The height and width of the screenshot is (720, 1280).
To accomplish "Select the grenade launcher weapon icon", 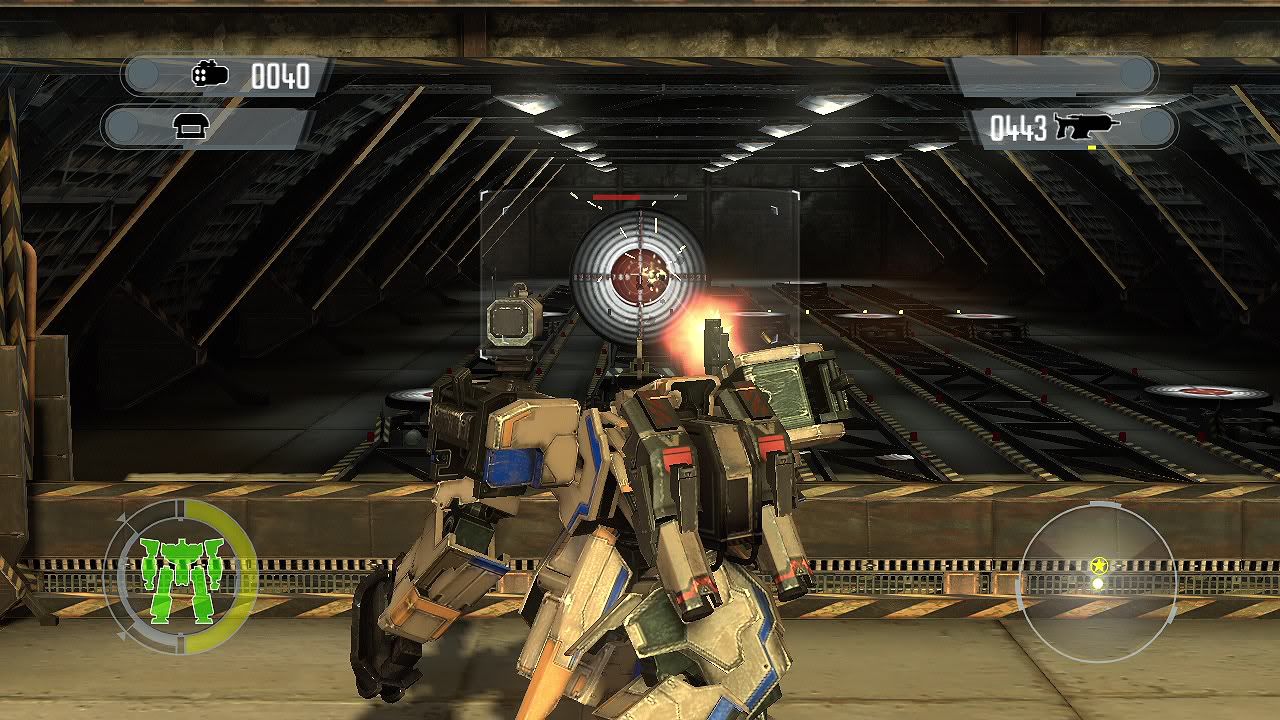I will pyautogui.click(x=211, y=75).
